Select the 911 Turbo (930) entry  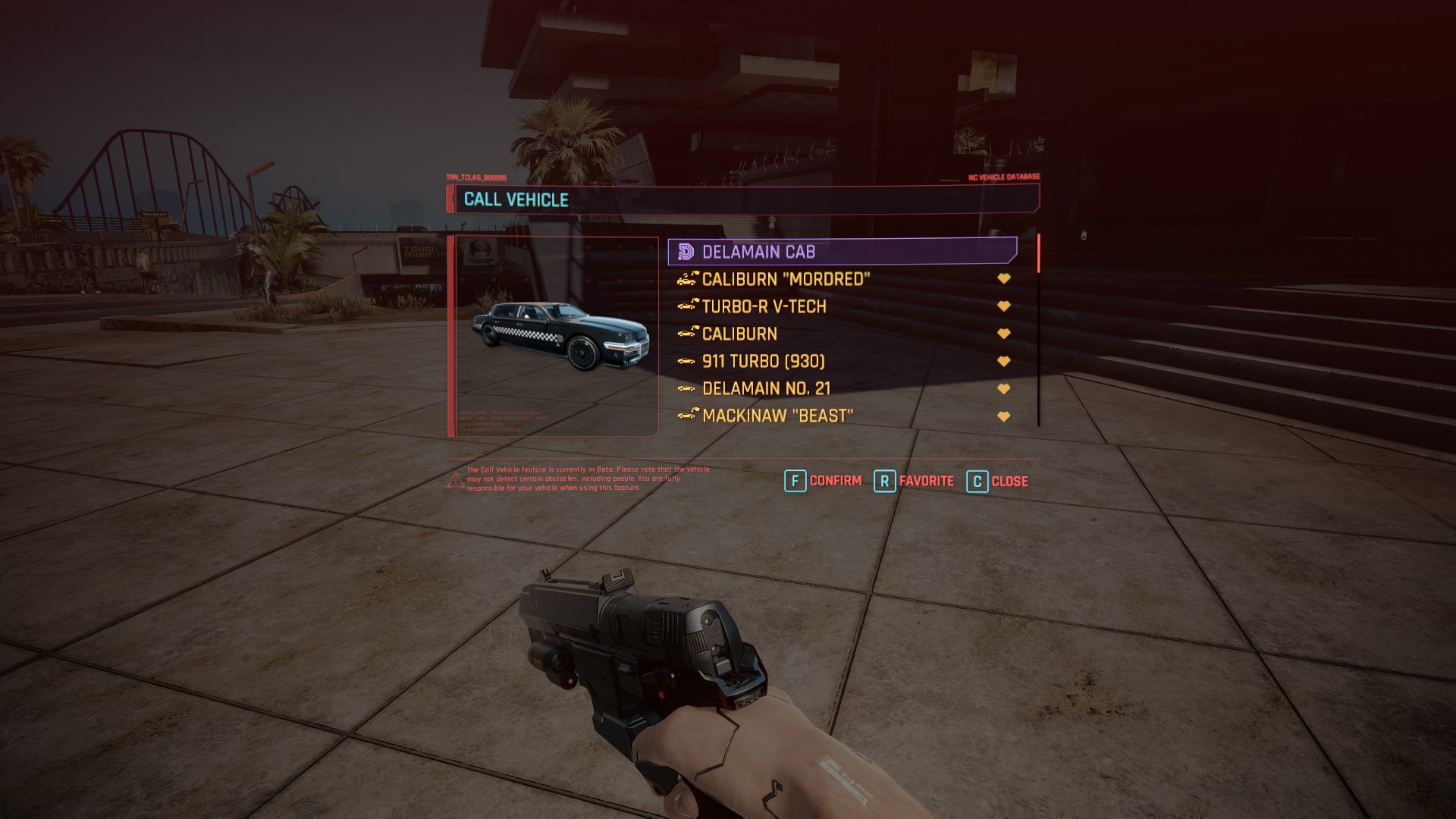click(x=763, y=361)
